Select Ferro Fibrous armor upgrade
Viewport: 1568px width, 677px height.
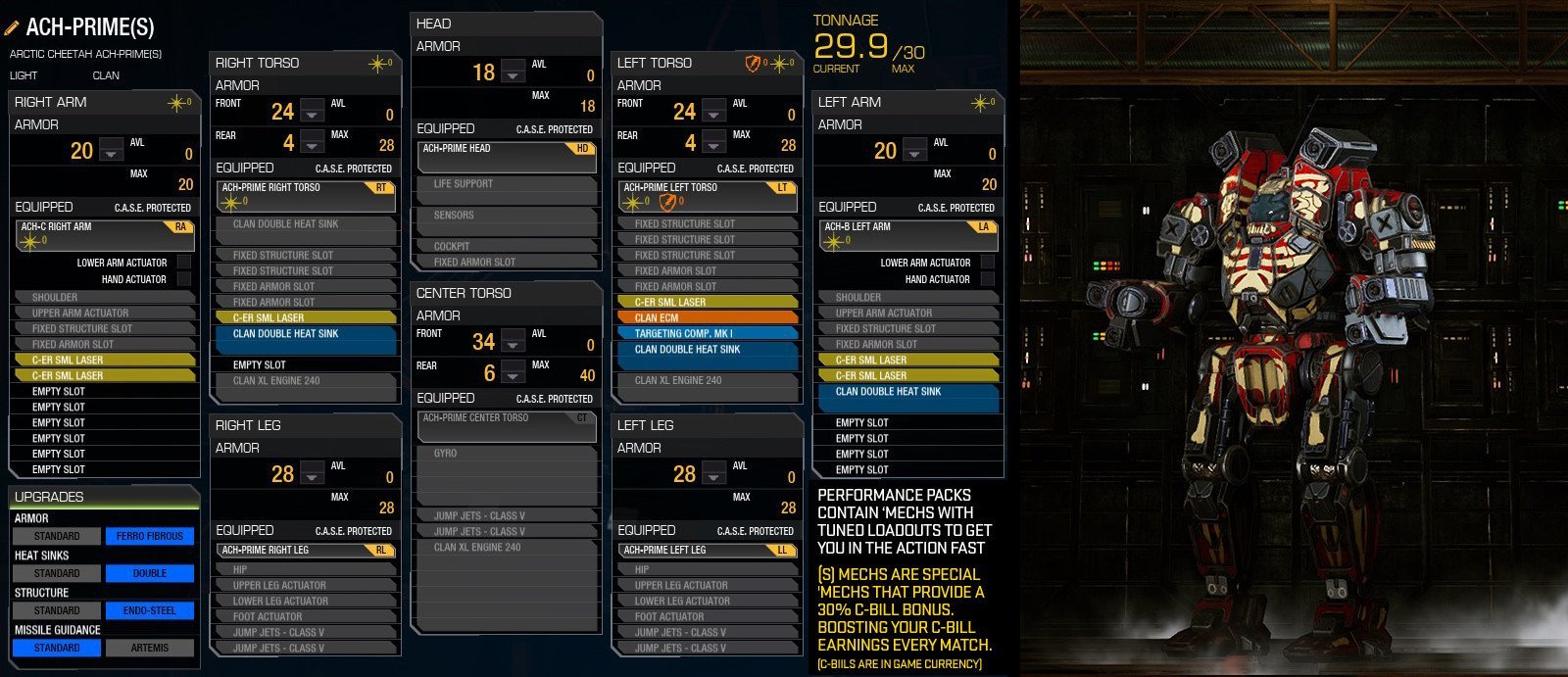tap(150, 536)
